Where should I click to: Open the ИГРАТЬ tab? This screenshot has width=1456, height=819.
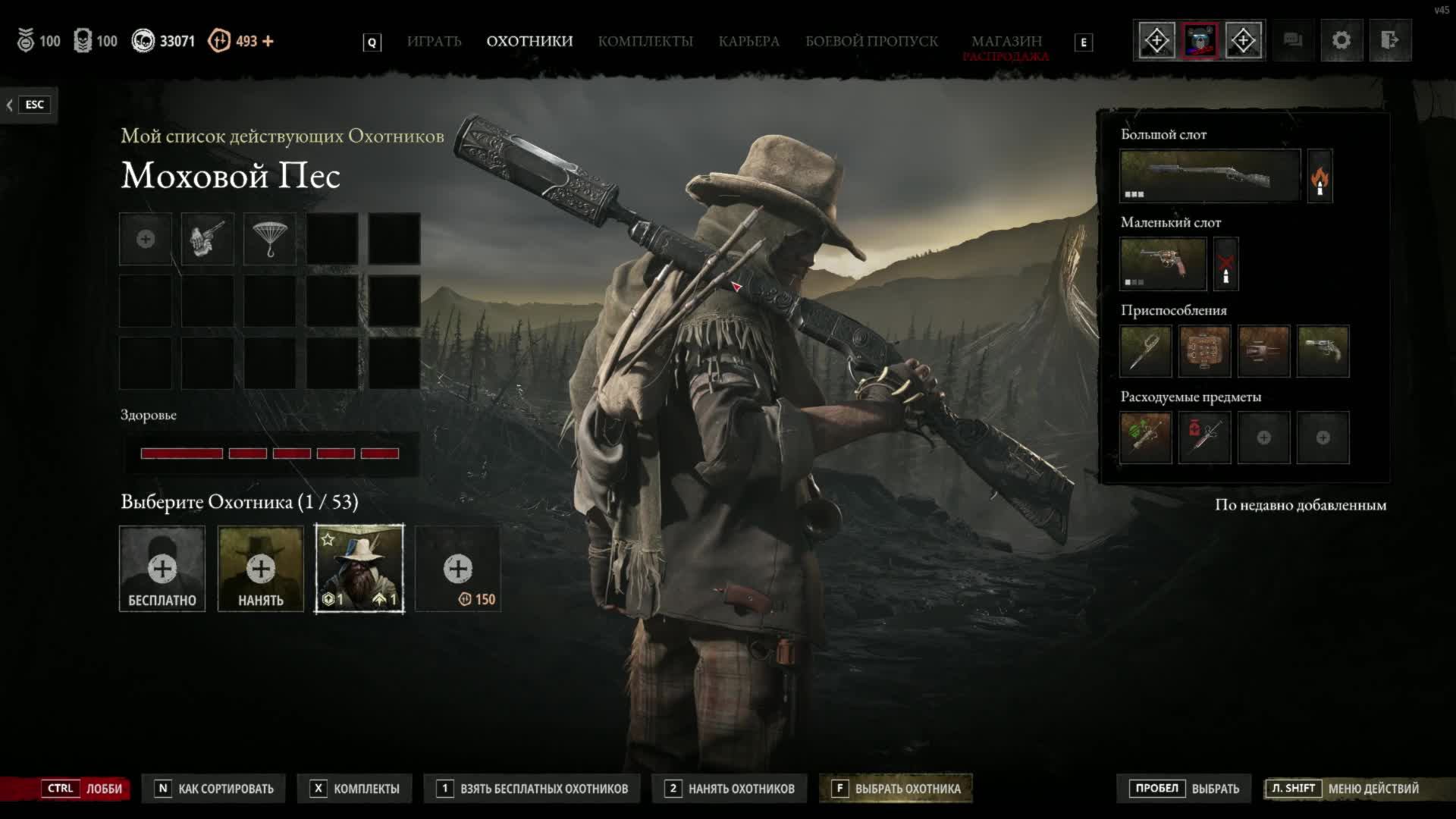[434, 41]
